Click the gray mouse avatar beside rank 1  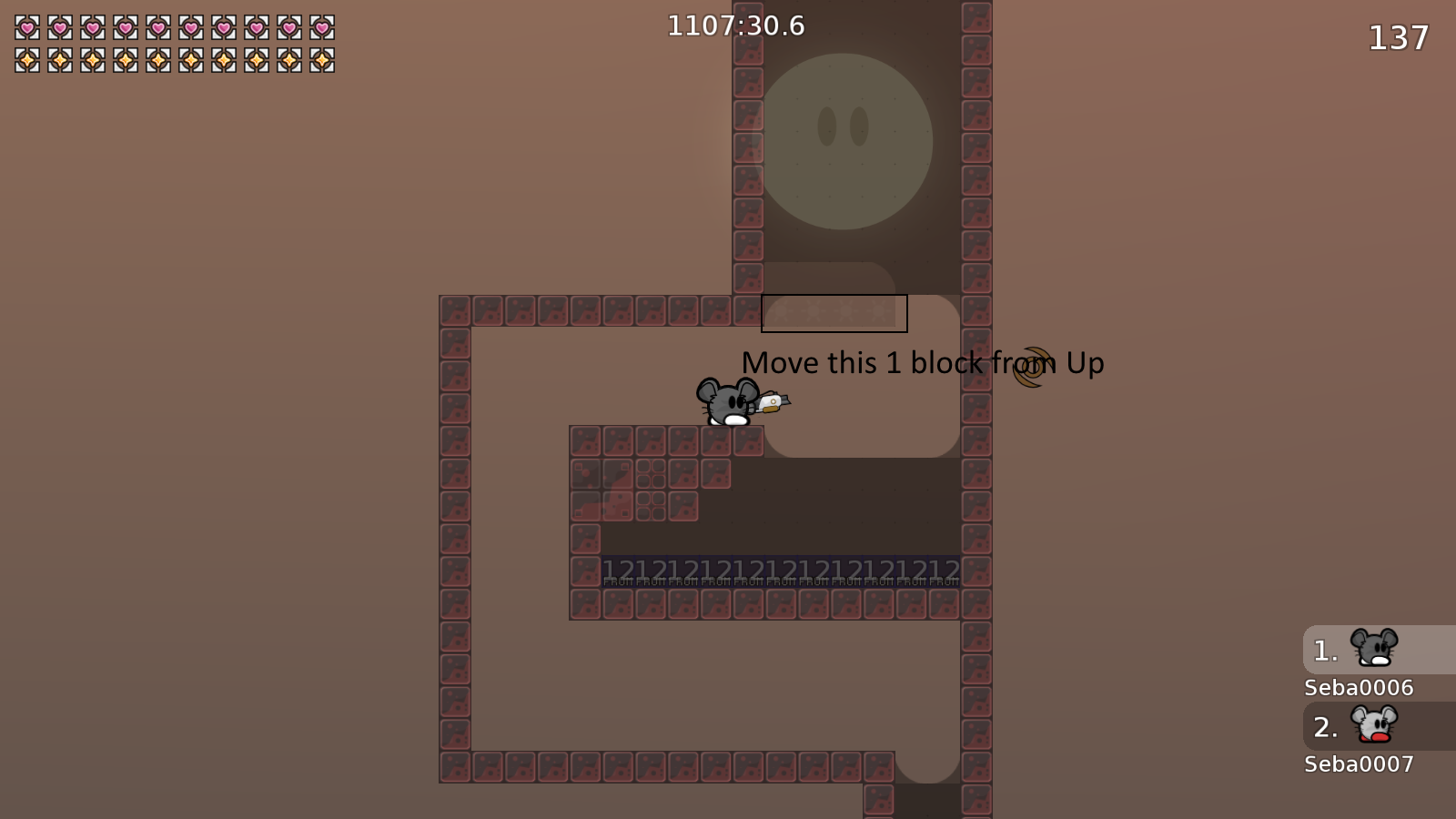coord(1375,650)
